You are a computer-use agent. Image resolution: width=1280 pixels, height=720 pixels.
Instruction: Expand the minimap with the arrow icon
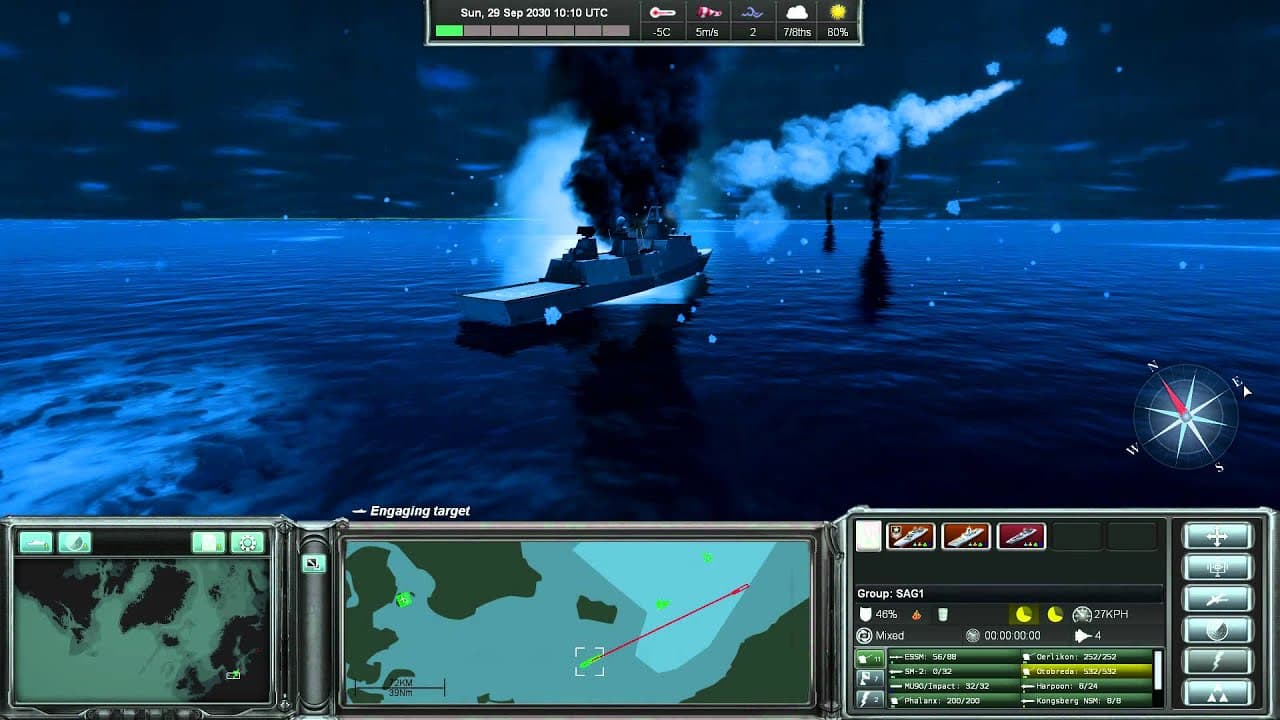point(312,563)
